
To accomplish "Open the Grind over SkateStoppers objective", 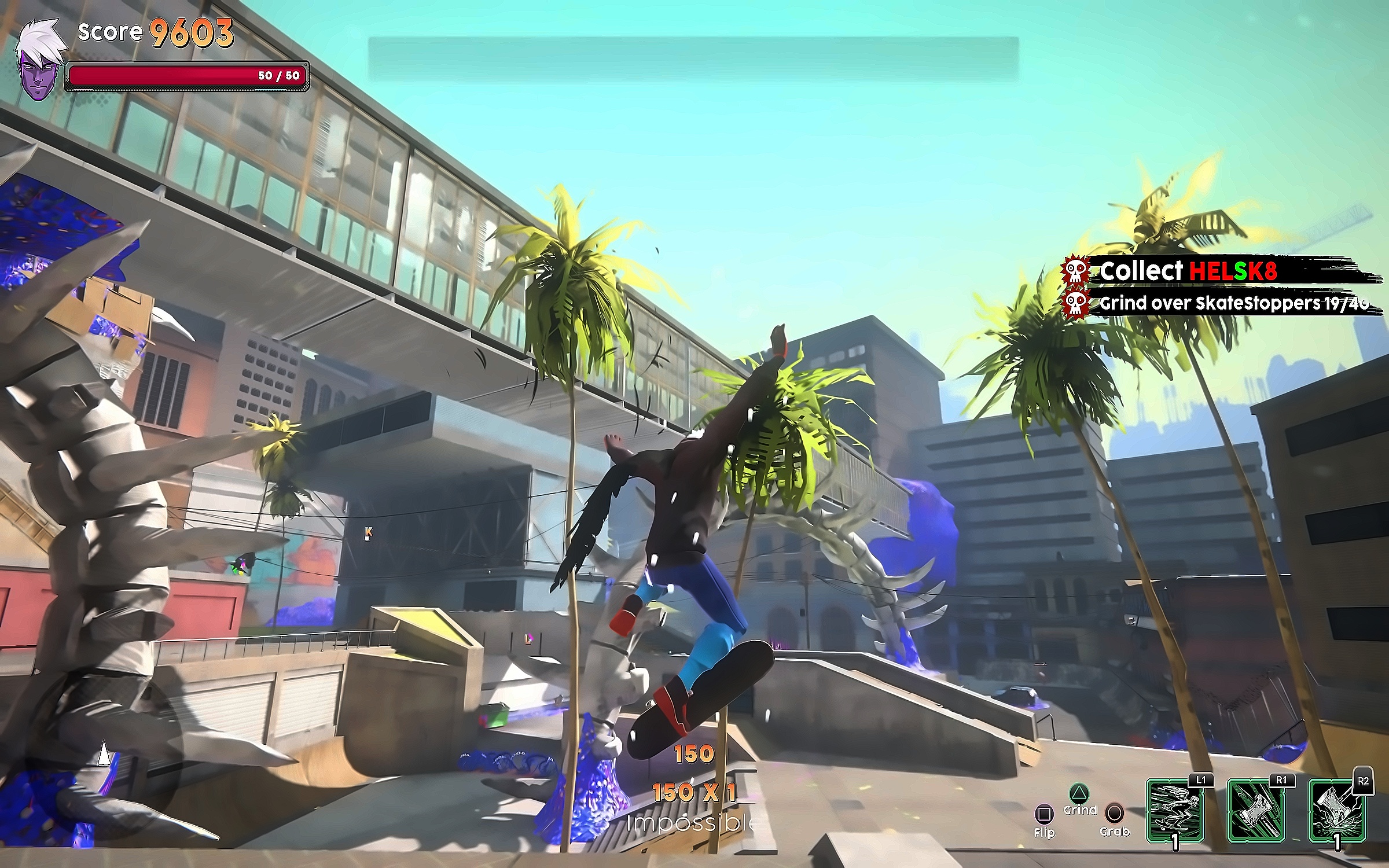I will [x=1233, y=303].
